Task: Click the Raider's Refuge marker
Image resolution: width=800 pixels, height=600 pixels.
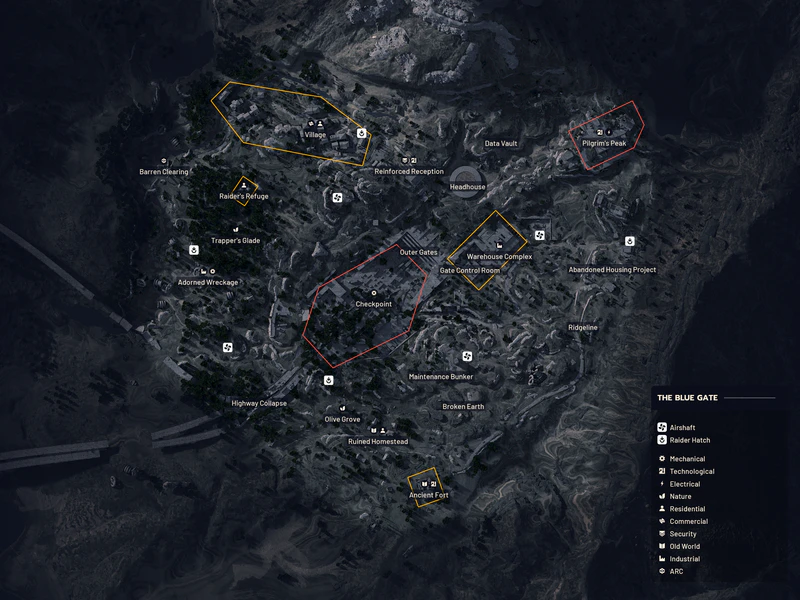Action: click(244, 196)
